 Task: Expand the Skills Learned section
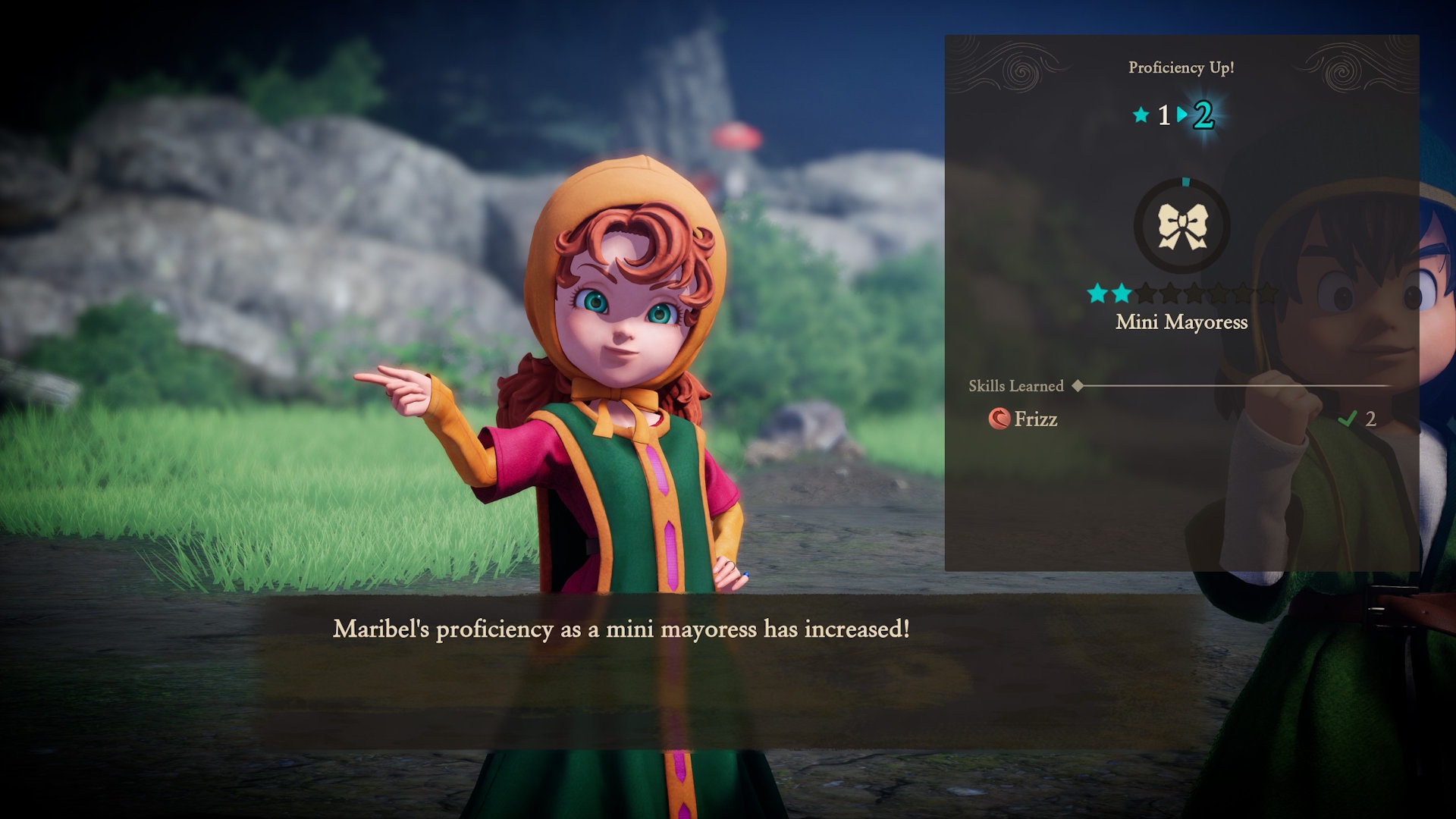tap(1016, 385)
